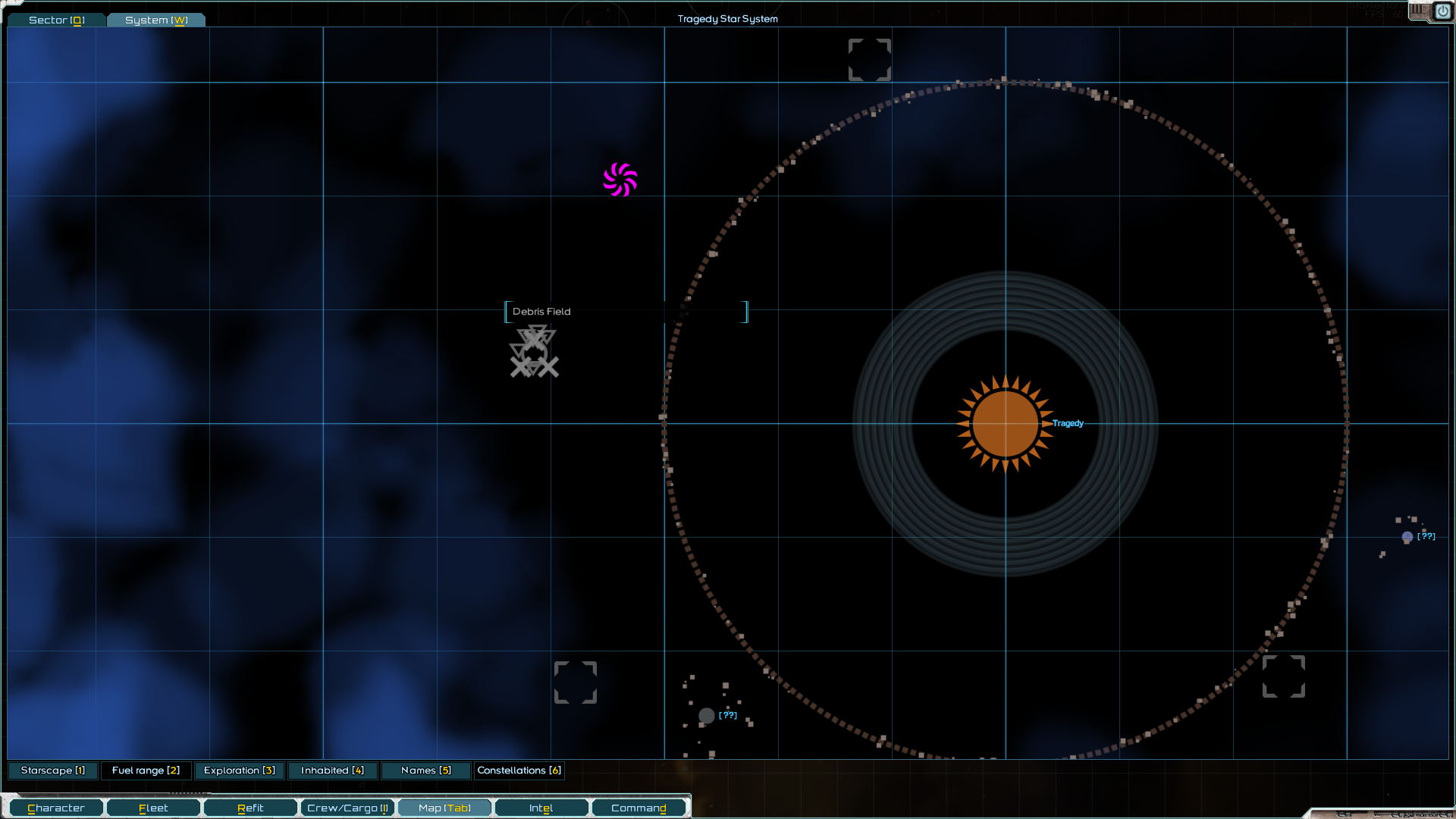
Task: Enable the Exploration overlay
Action: click(x=239, y=770)
